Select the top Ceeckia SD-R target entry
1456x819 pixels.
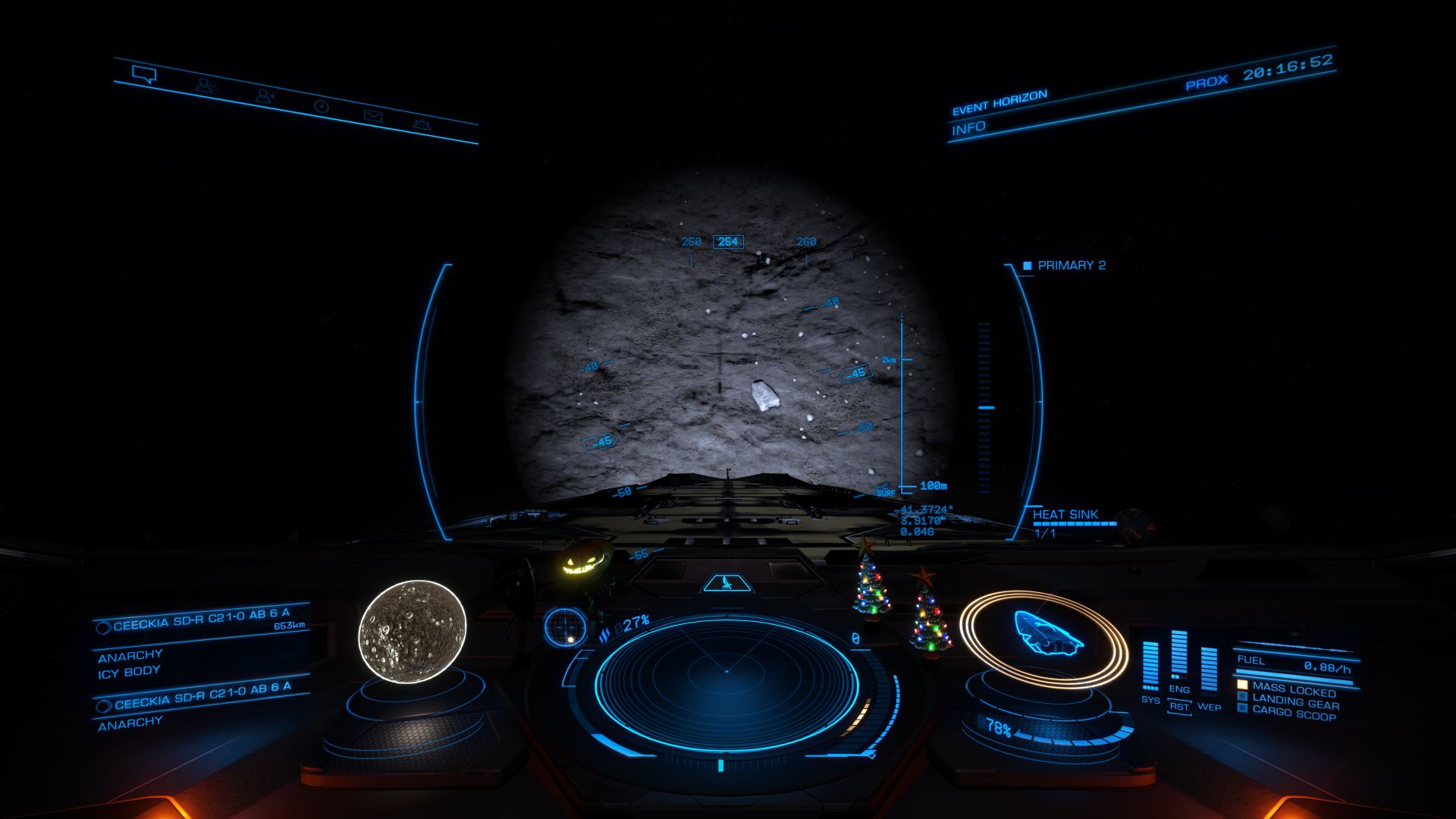[x=201, y=620]
